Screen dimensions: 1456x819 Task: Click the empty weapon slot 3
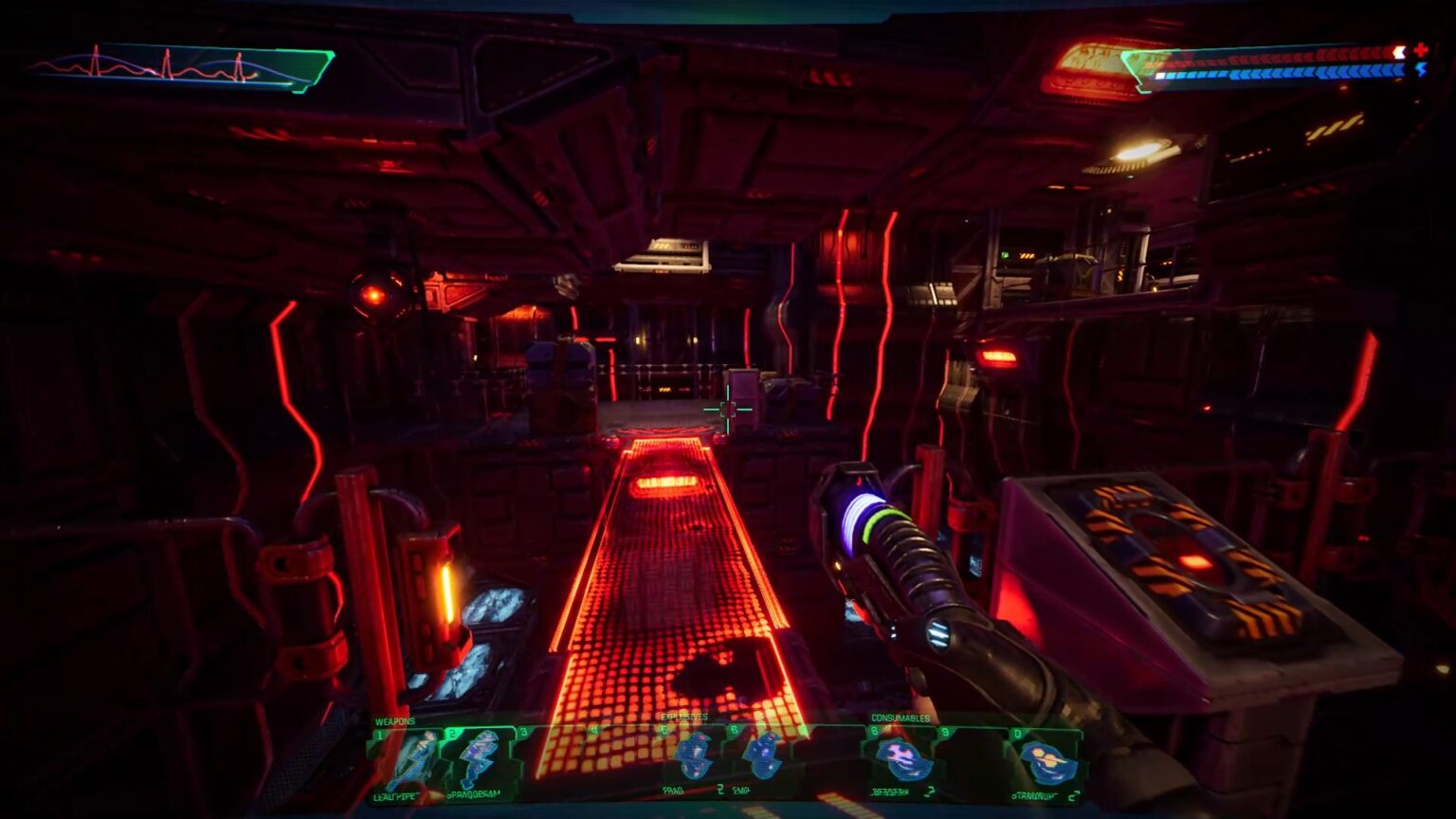pos(550,758)
